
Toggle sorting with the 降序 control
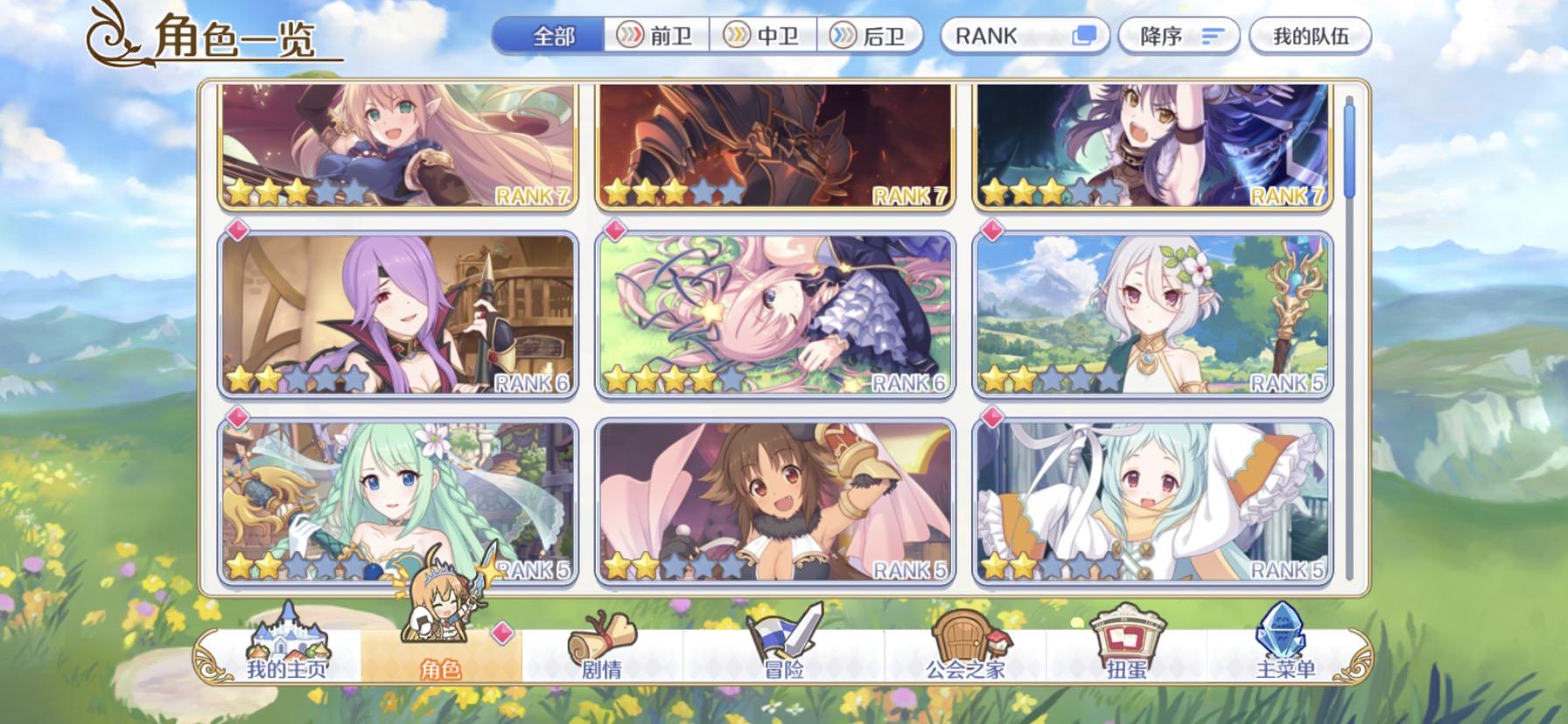(1179, 36)
